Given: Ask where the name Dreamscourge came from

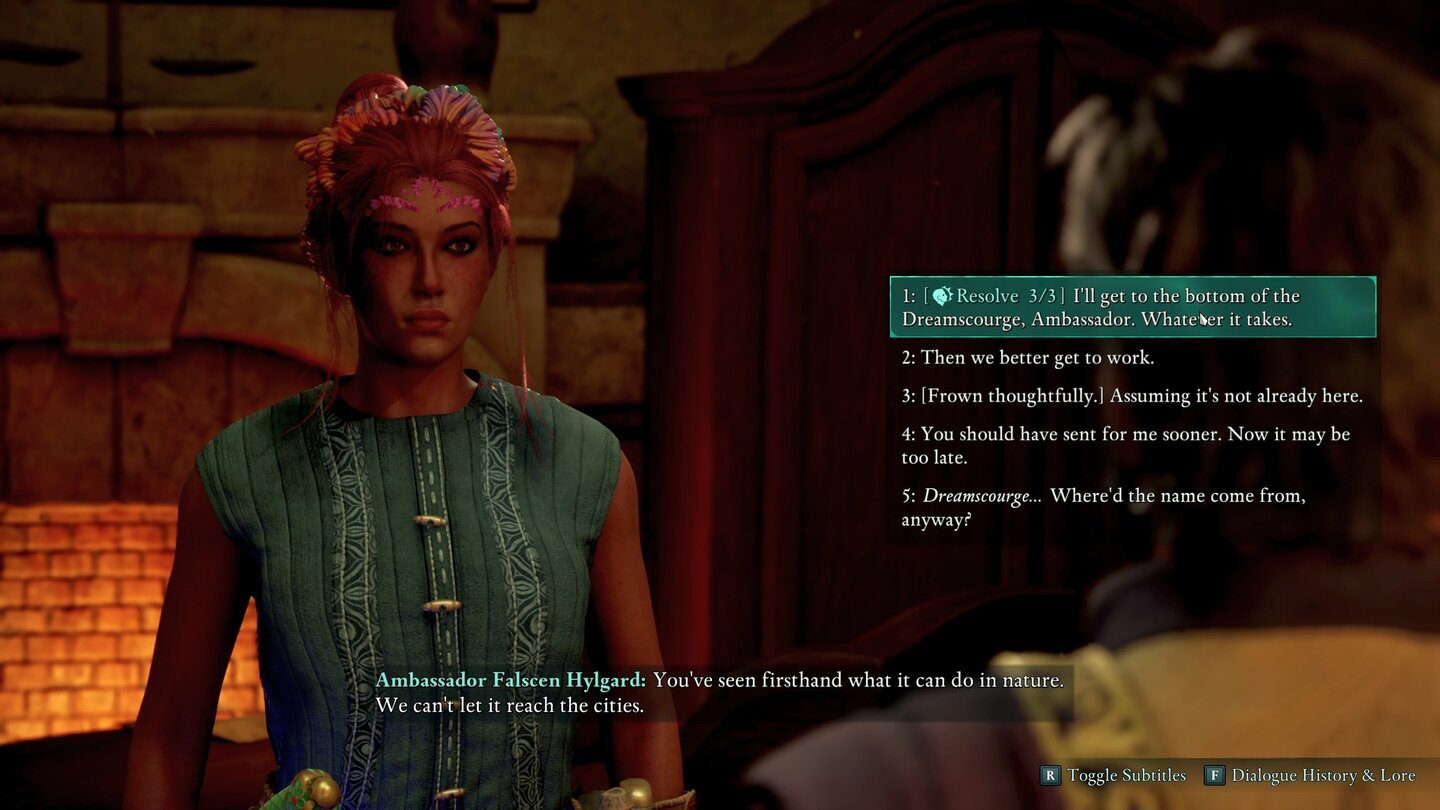Looking at the screenshot, I should click(1103, 507).
